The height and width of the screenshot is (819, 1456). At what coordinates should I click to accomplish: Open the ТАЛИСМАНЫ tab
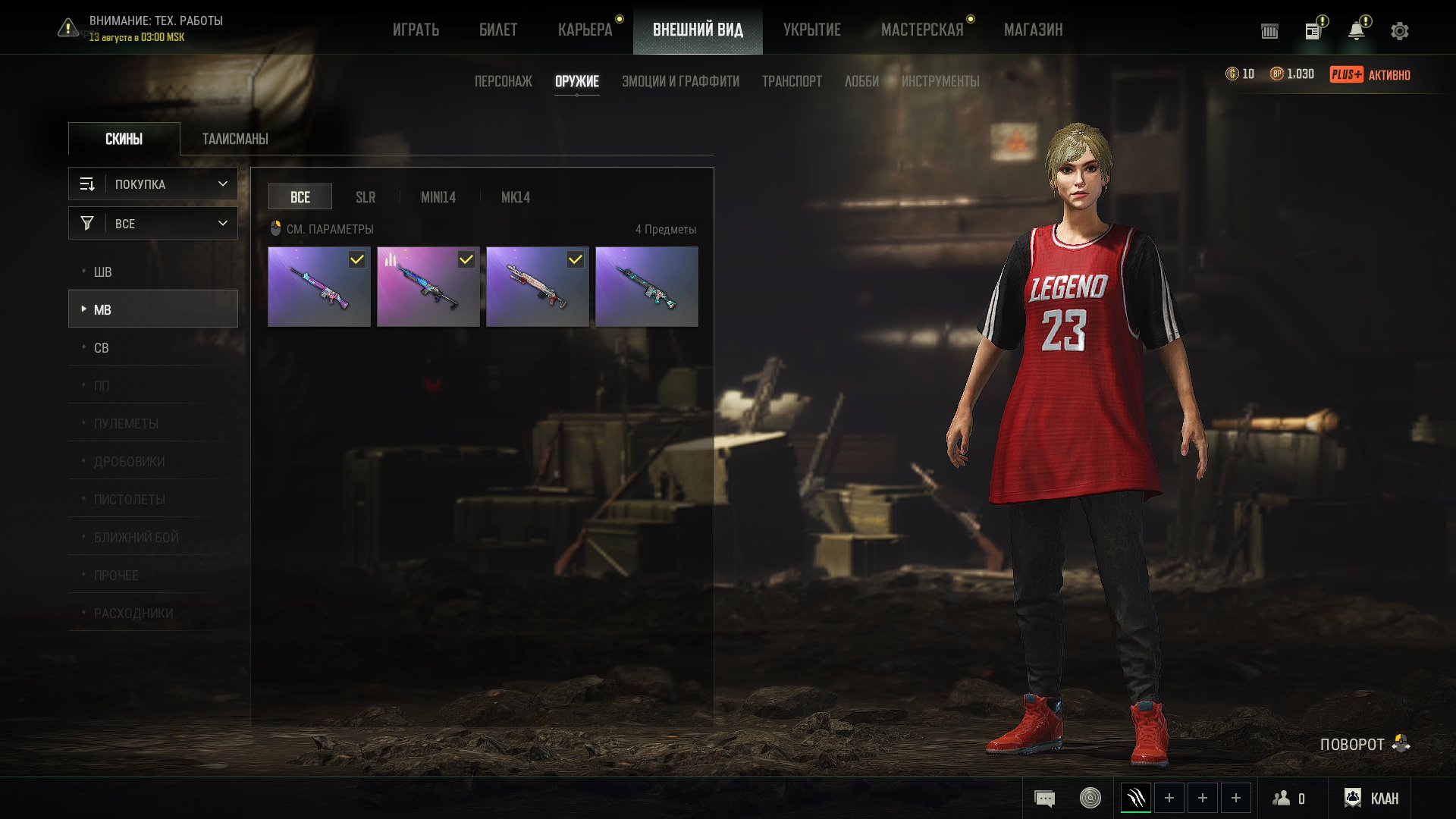click(x=235, y=139)
